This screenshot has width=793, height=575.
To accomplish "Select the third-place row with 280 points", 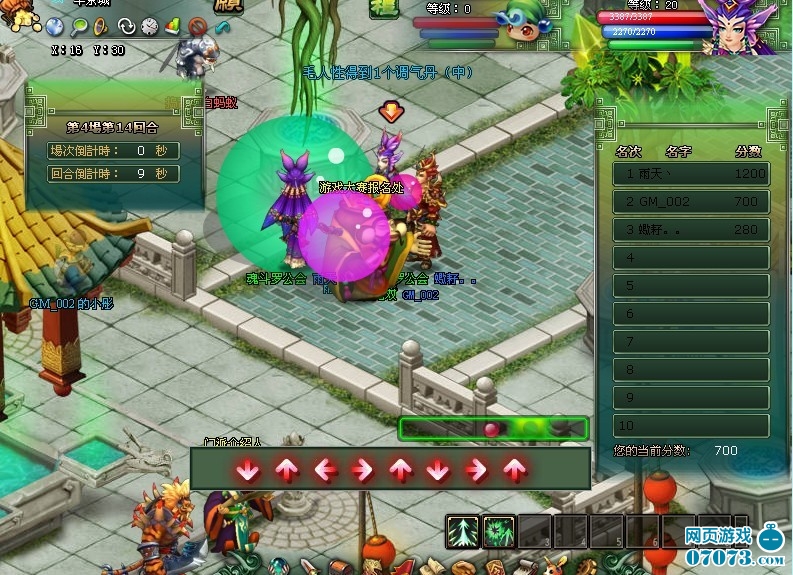I will tap(691, 230).
